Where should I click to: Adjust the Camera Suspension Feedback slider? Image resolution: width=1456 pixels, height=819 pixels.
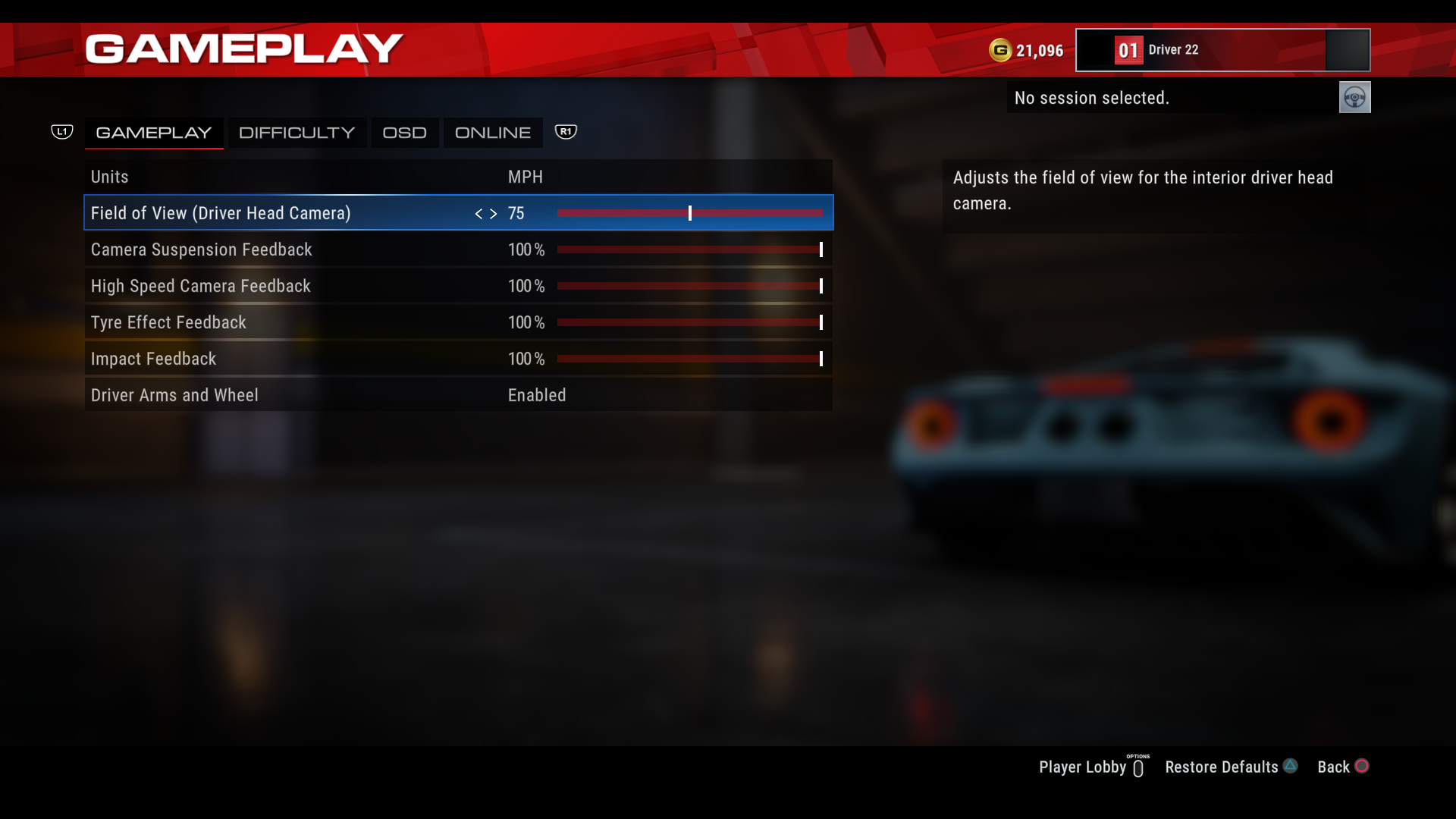click(x=689, y=249)
